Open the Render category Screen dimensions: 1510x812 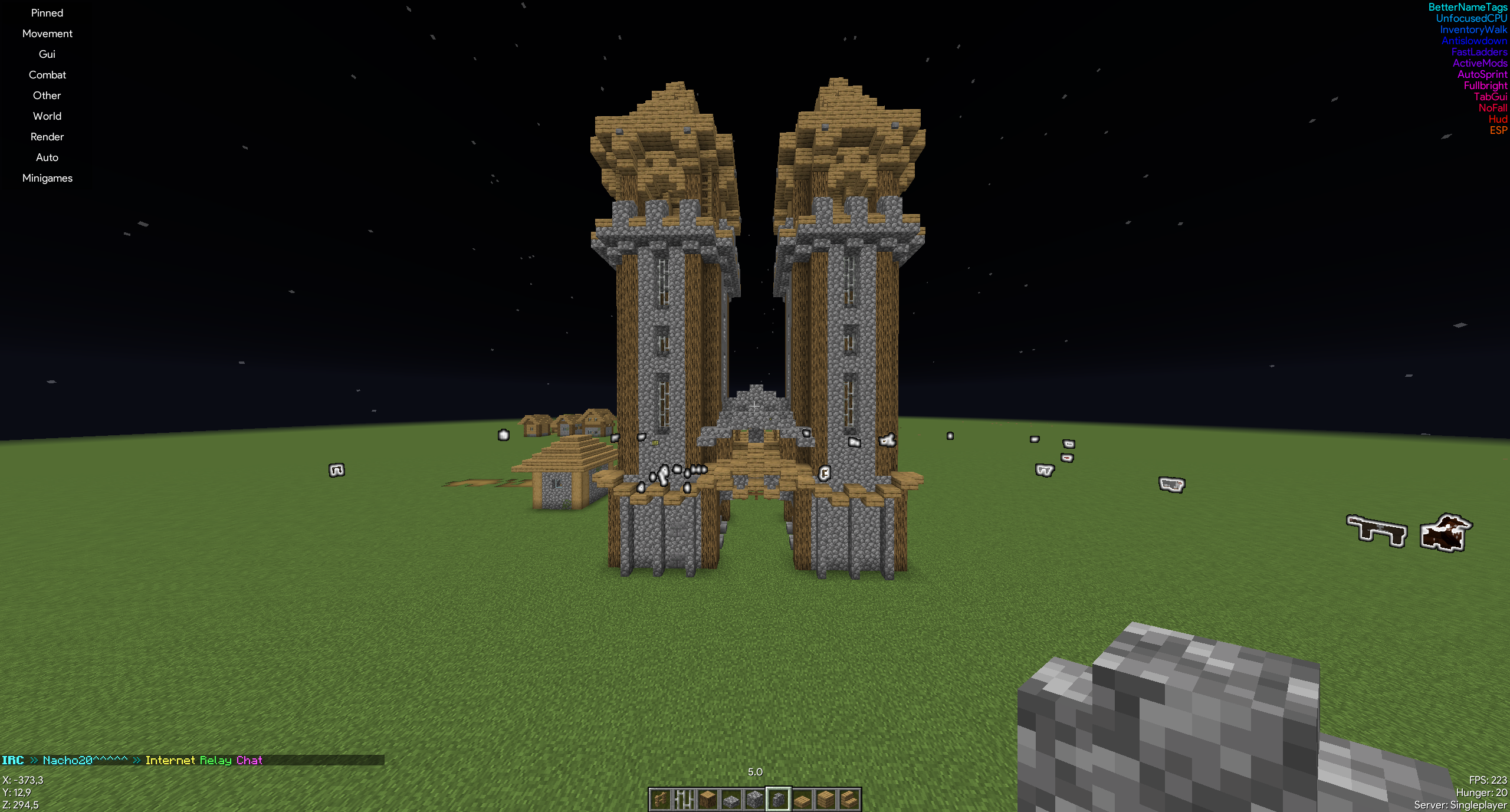[47, 137]
